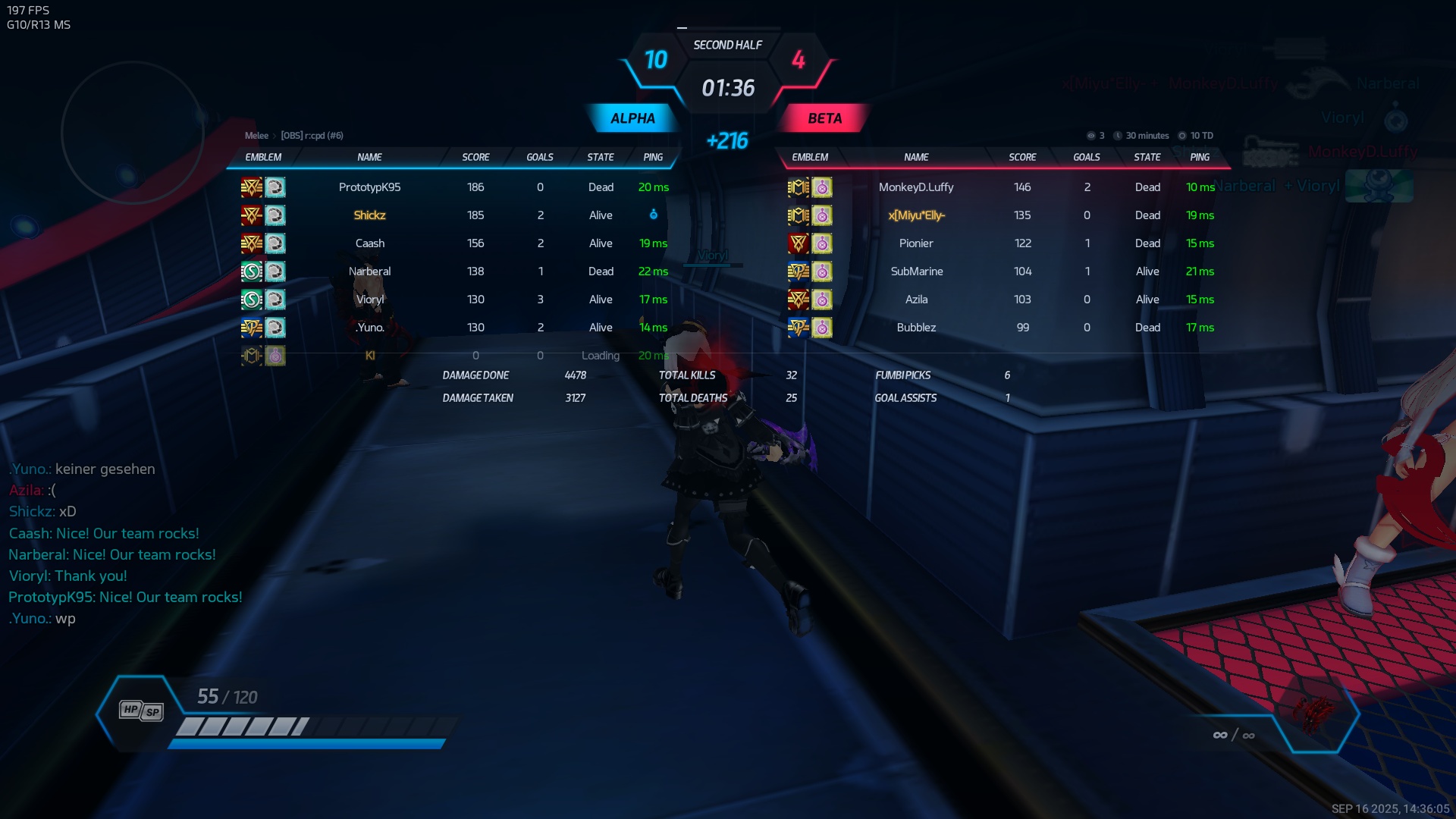This screenshot has width=1456, height=819.
Task: Pick Bubblez from the Beta roster
Action: (916, 328)
